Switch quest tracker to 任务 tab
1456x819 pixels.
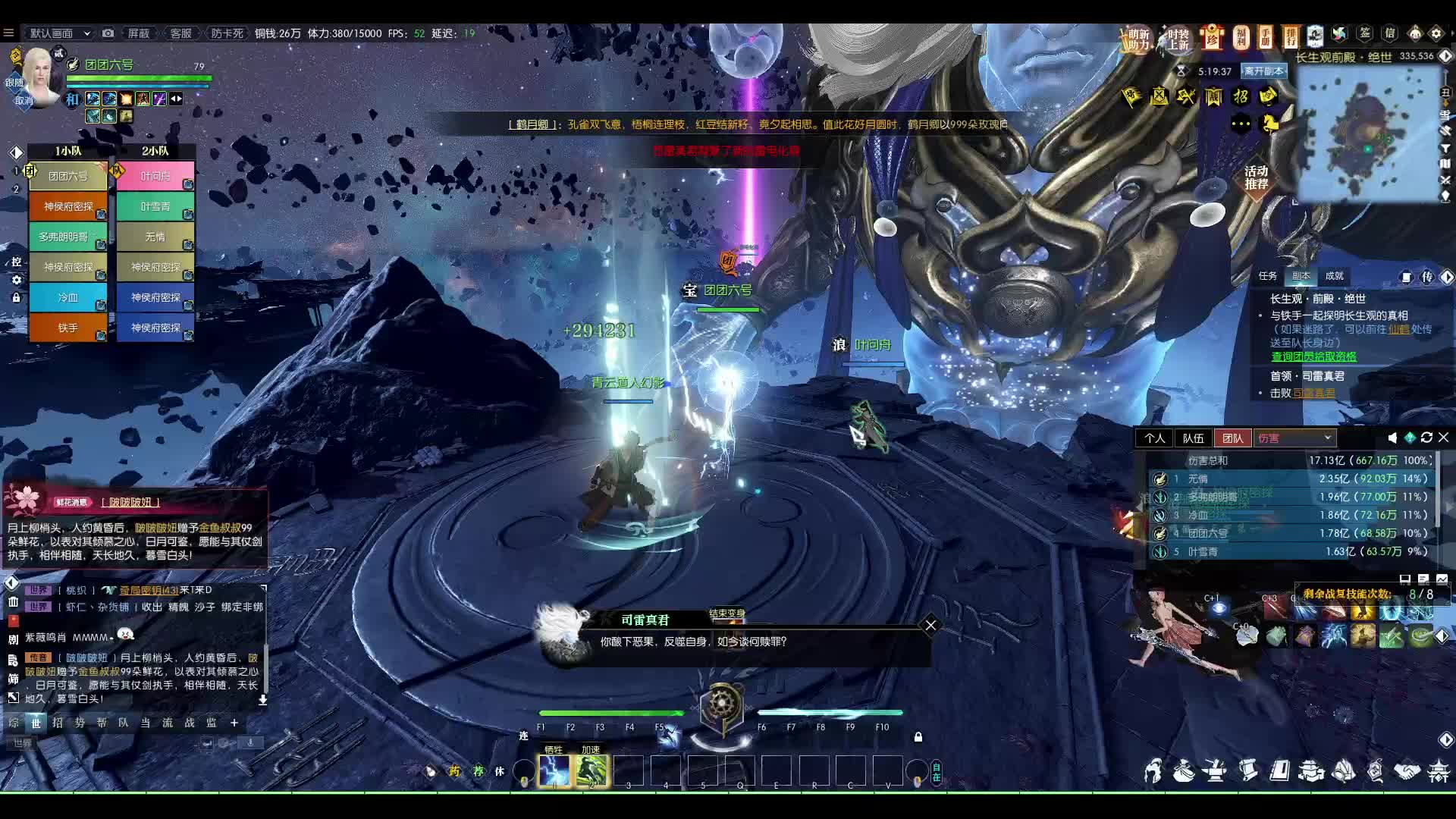(x=1267, y=276)
